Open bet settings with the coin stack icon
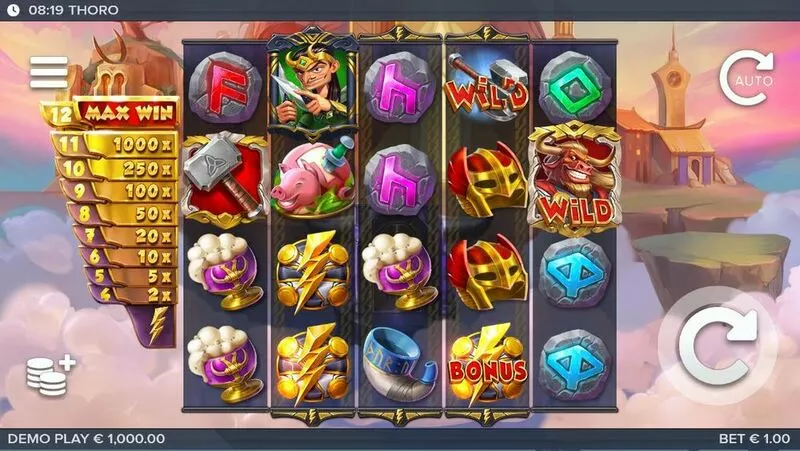 50,376
